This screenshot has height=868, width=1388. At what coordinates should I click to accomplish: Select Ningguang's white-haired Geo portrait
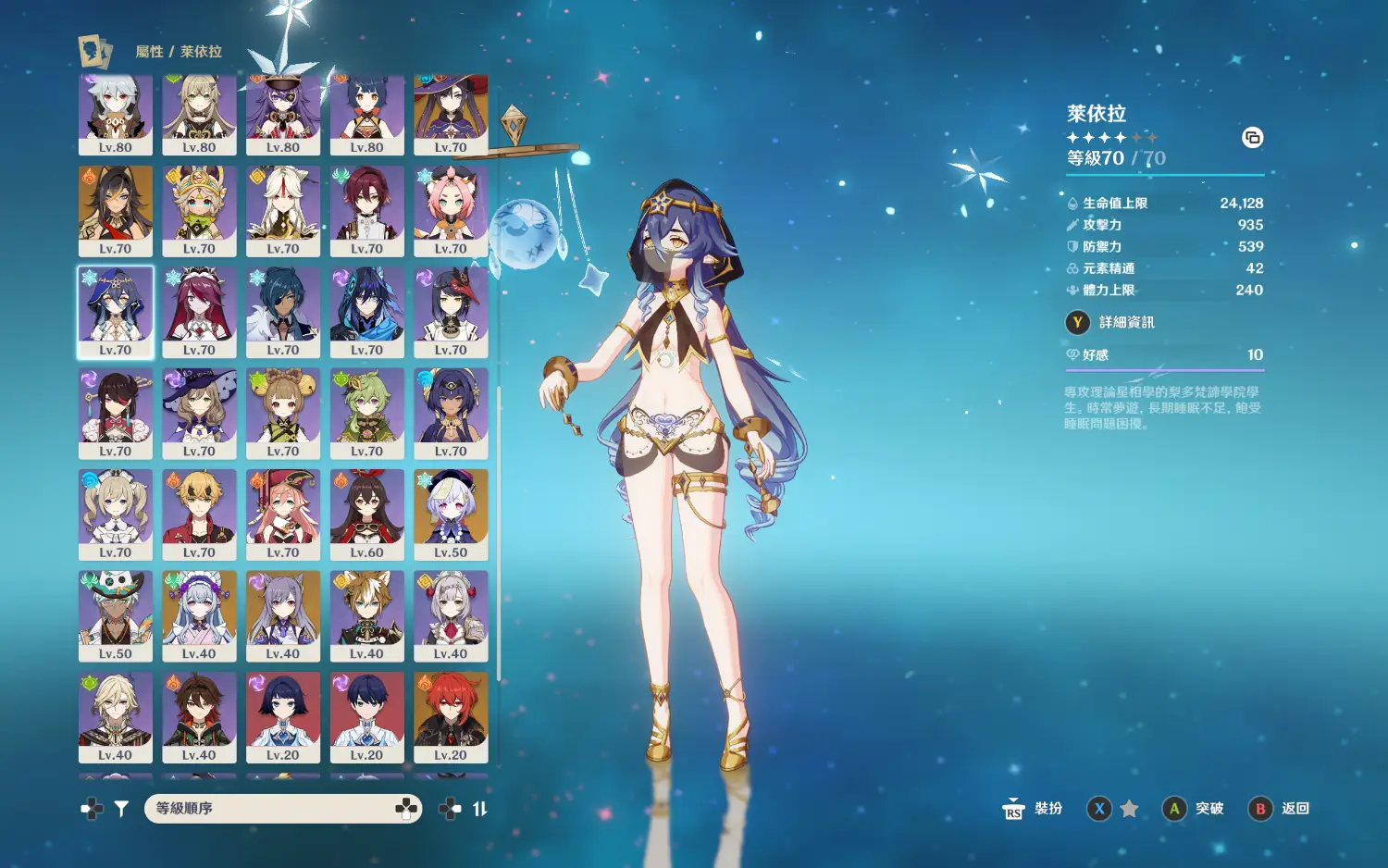tap(283, 210)
